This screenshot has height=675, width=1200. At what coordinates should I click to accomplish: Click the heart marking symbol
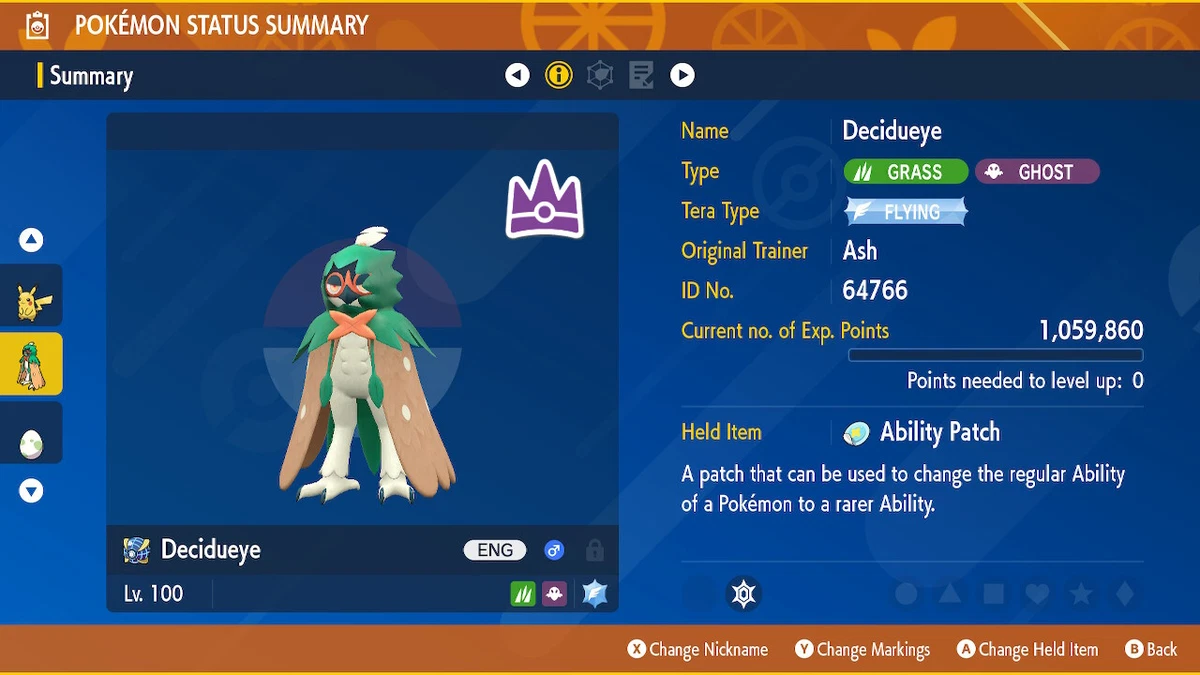pos(1037,594)
